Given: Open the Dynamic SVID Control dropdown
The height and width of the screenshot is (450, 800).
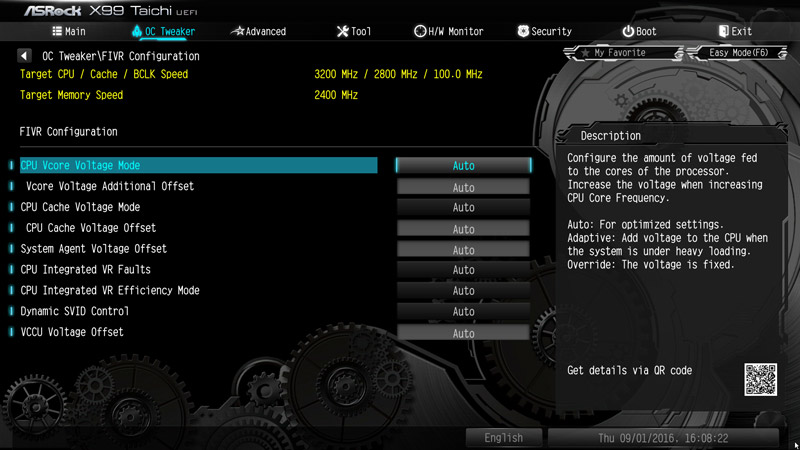Looking at the screenshot, I should [x=463, y=312].
